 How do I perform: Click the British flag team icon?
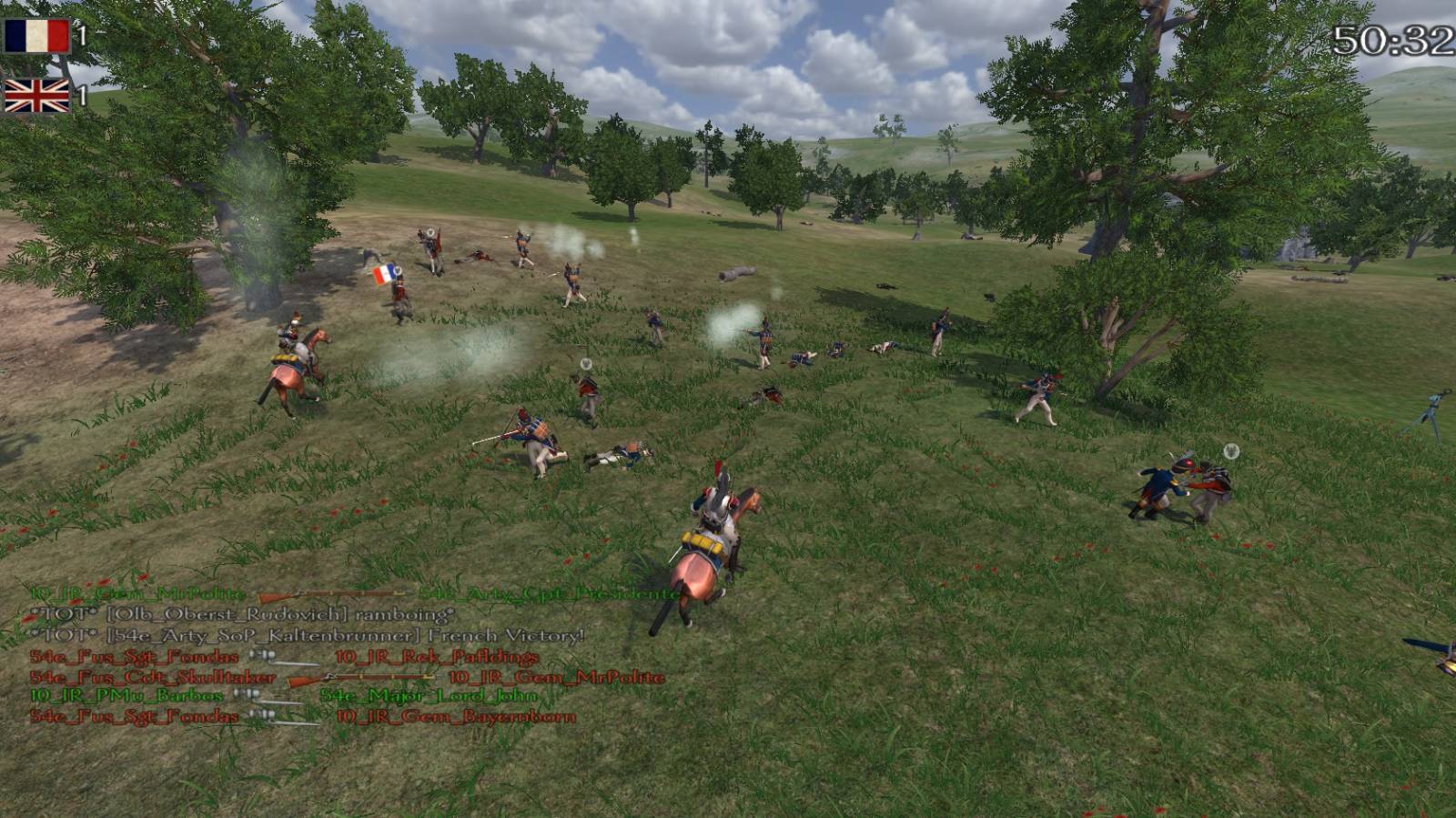[x=36, y=96]
